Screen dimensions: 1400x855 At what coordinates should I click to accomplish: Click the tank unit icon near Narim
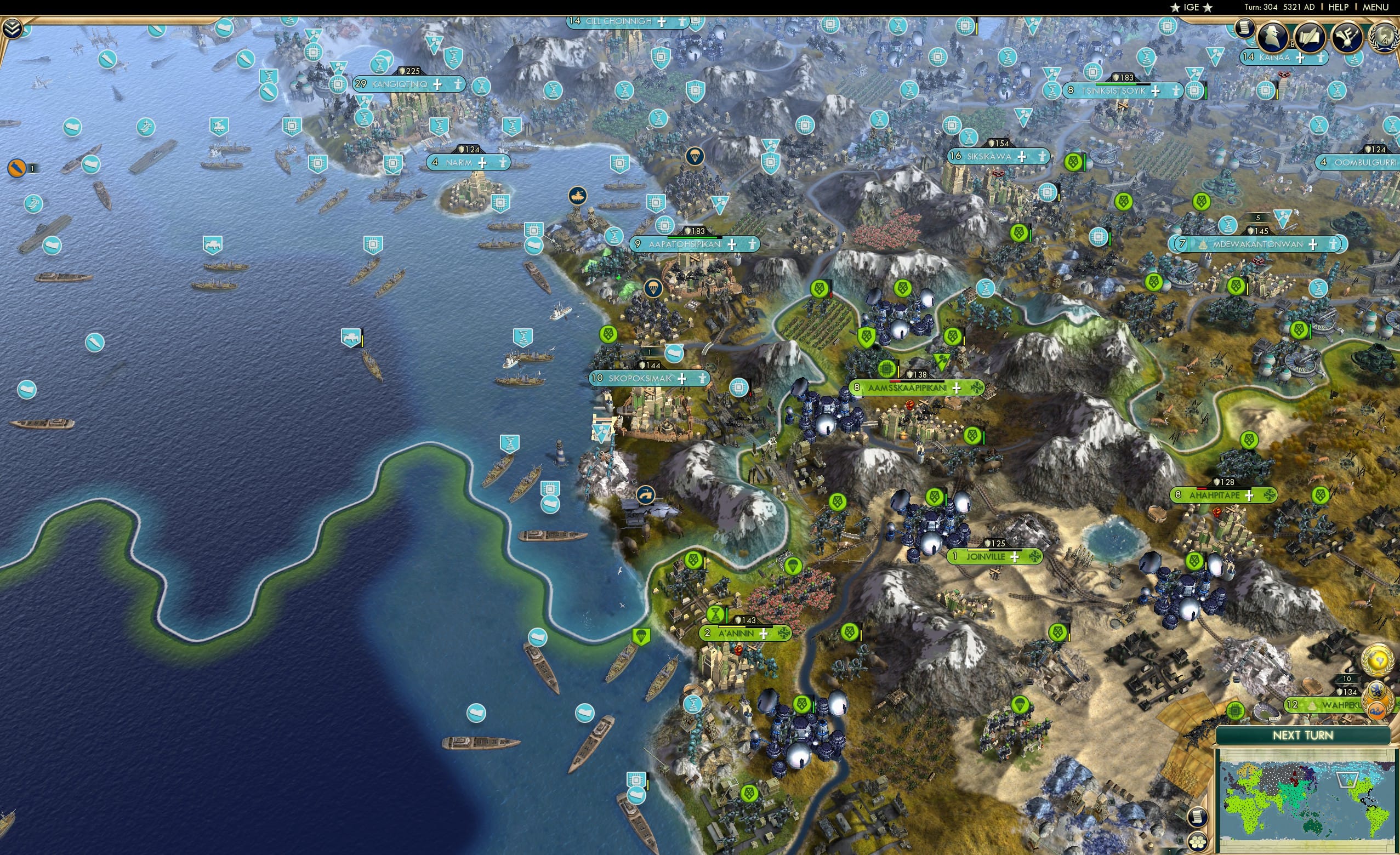578,196
